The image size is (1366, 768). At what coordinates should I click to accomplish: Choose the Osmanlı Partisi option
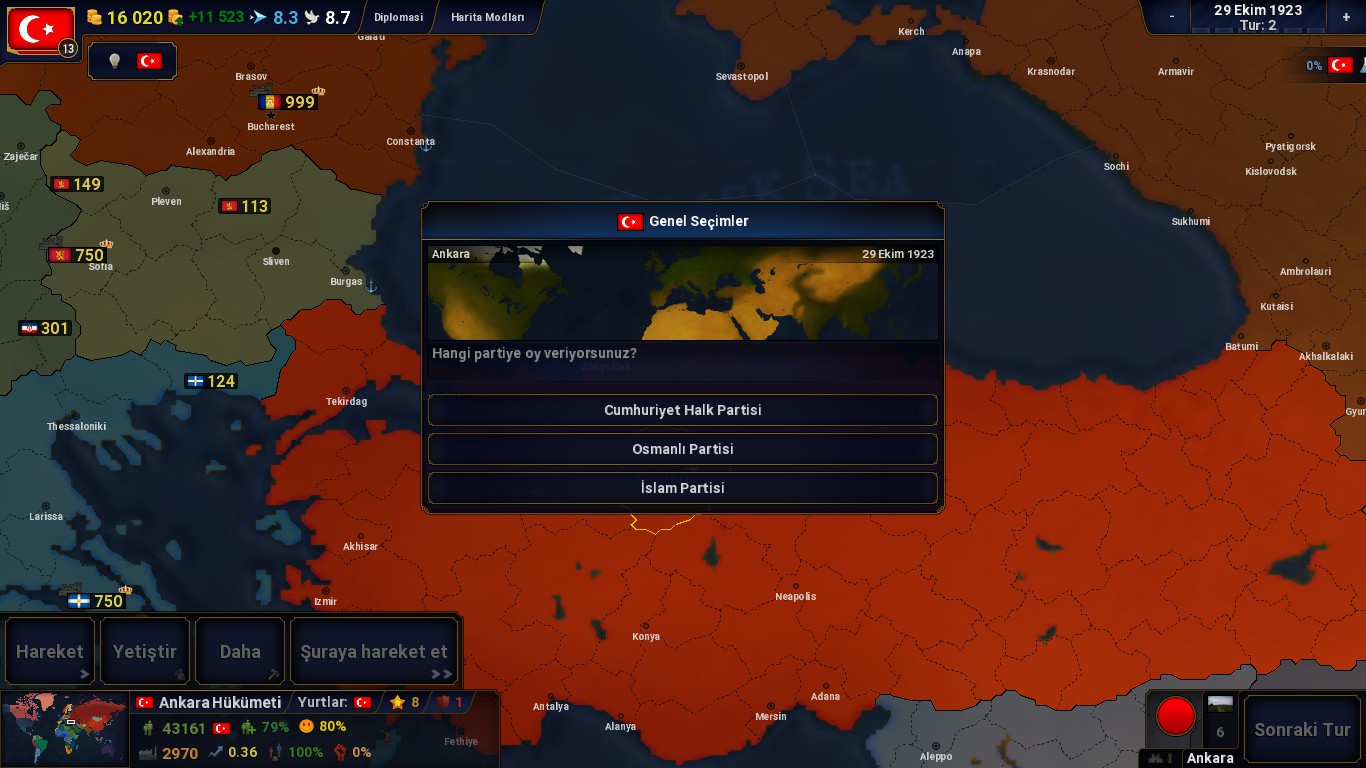(682, 449)
